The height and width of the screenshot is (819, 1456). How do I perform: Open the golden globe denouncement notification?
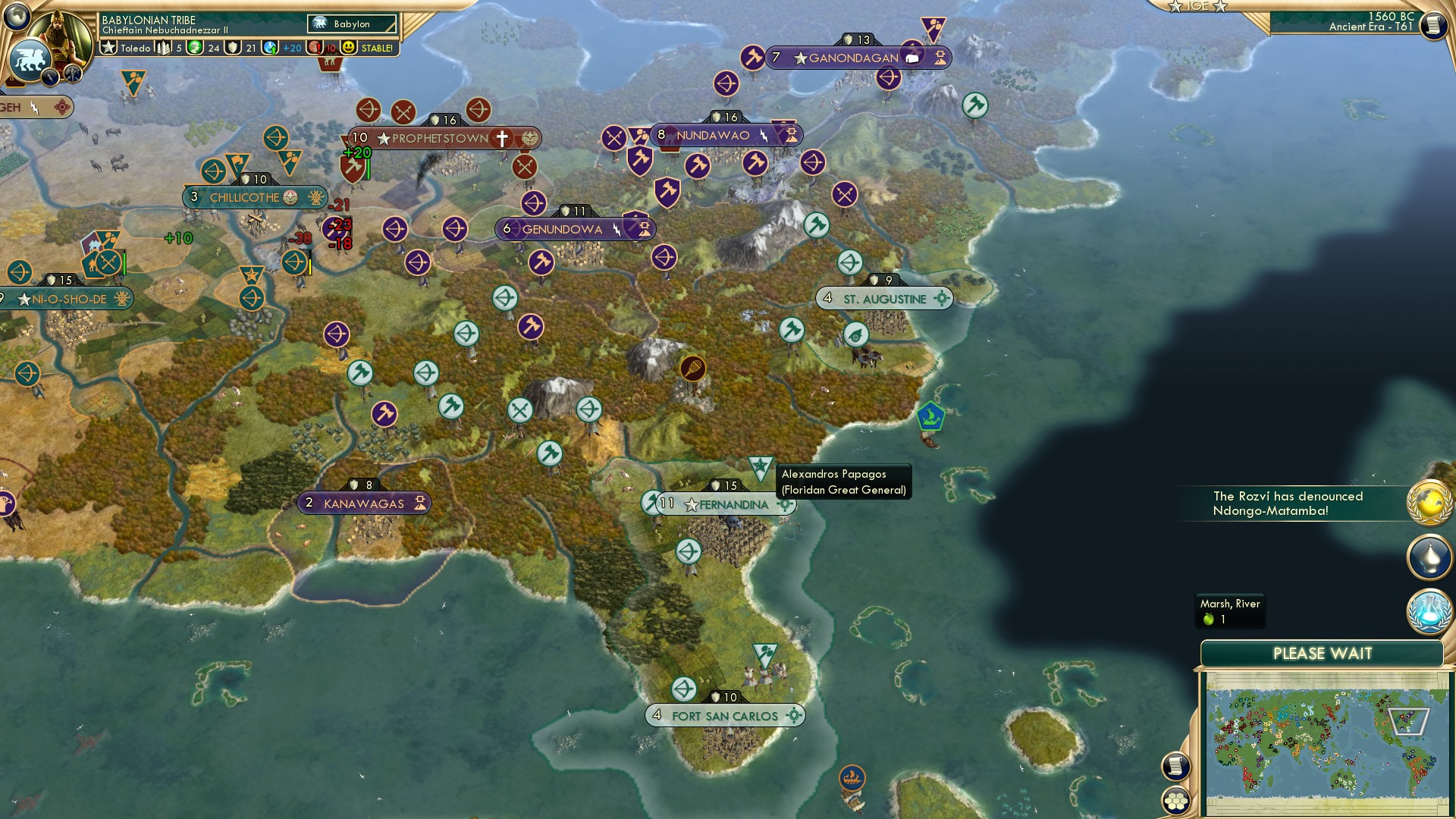[x=1429, y=503]
